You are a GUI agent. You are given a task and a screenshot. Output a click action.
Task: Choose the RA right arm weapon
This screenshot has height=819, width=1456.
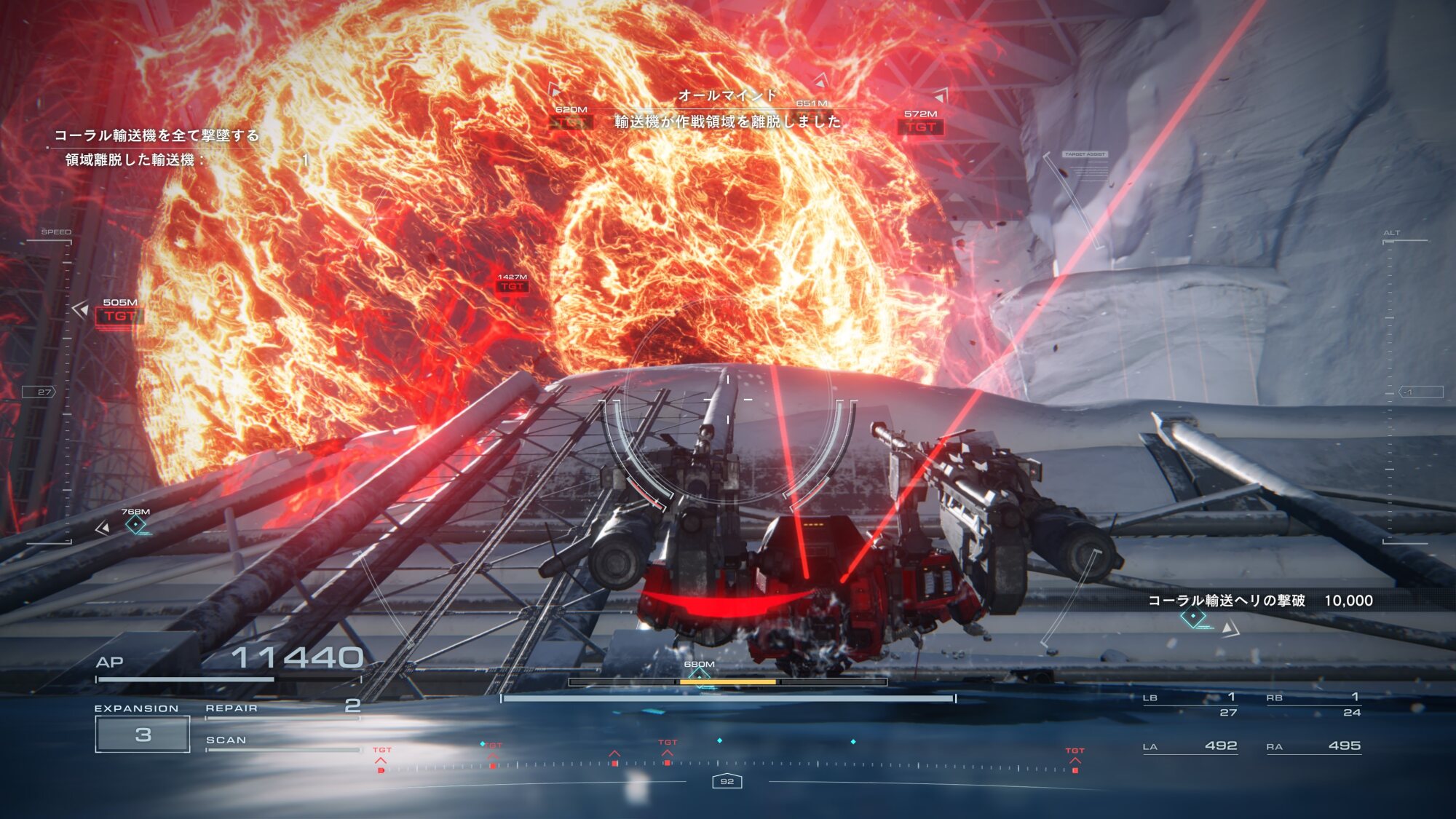point(1313,746)
